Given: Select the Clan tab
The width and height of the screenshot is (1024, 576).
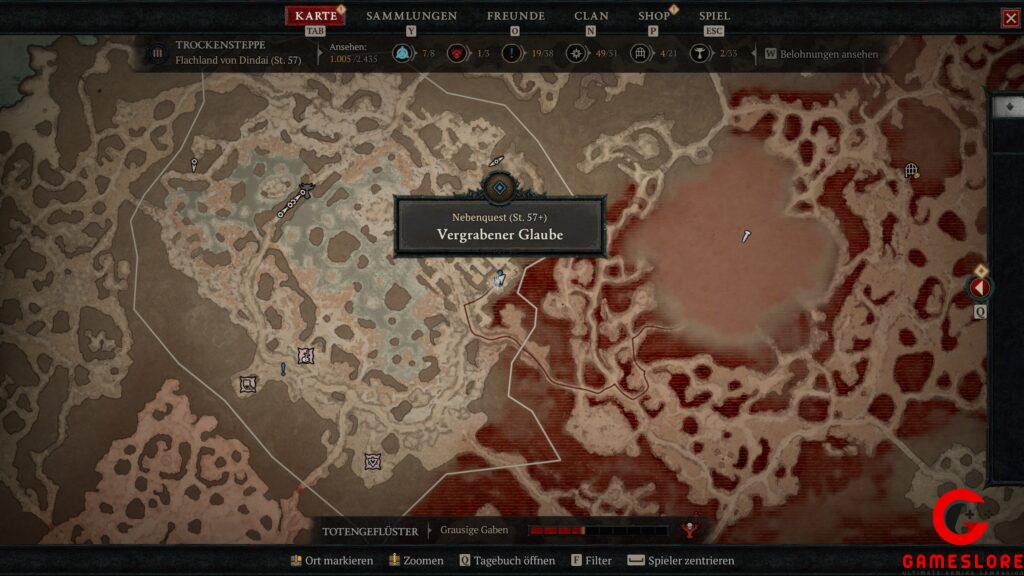Looking at the screenshot, I should [x=591, y=16].
